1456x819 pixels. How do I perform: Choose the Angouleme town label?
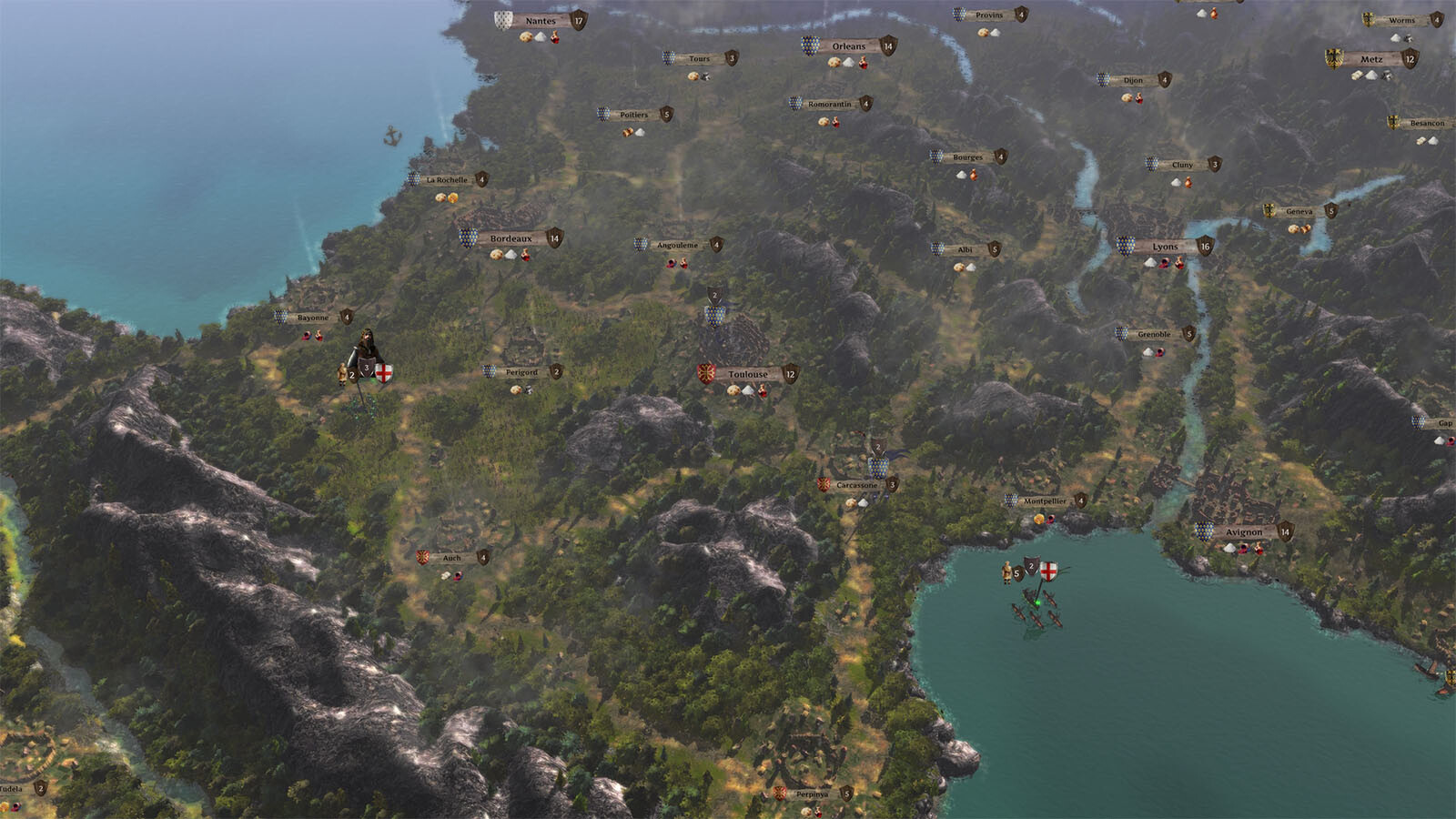(678, 246)
